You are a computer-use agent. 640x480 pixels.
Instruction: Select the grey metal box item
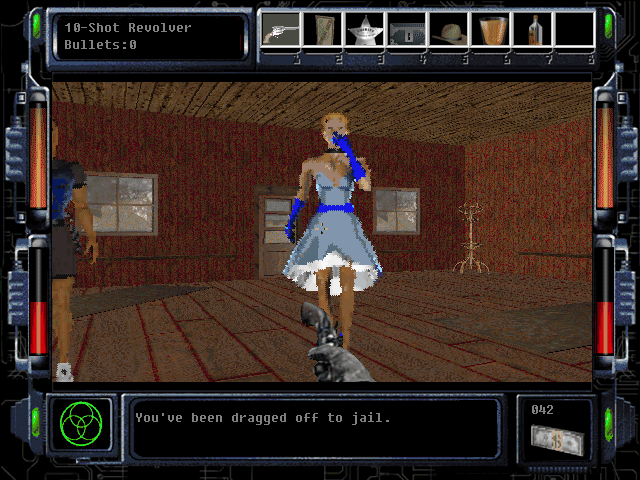click(407, 32)
